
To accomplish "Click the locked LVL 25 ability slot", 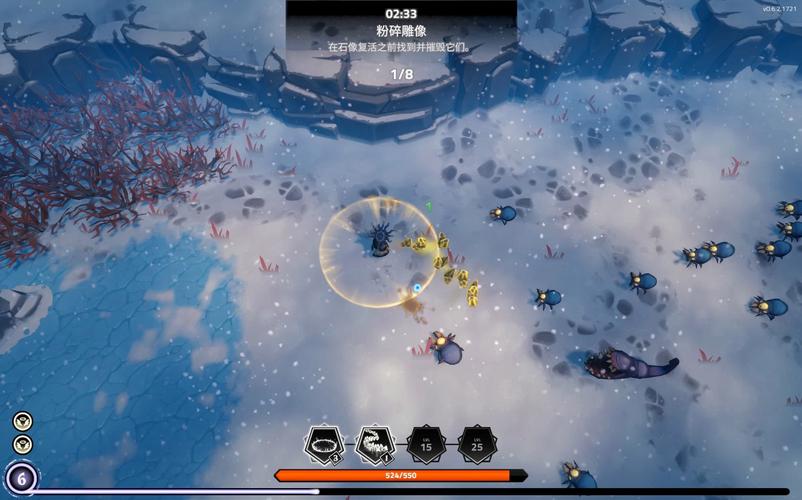I will point(478,444).
